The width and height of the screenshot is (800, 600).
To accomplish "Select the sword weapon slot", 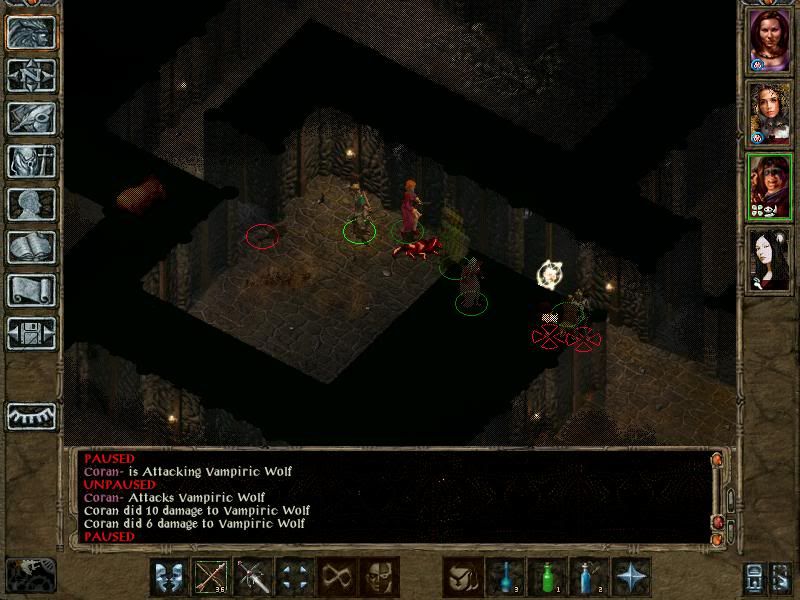I will (x=253, y=577).
